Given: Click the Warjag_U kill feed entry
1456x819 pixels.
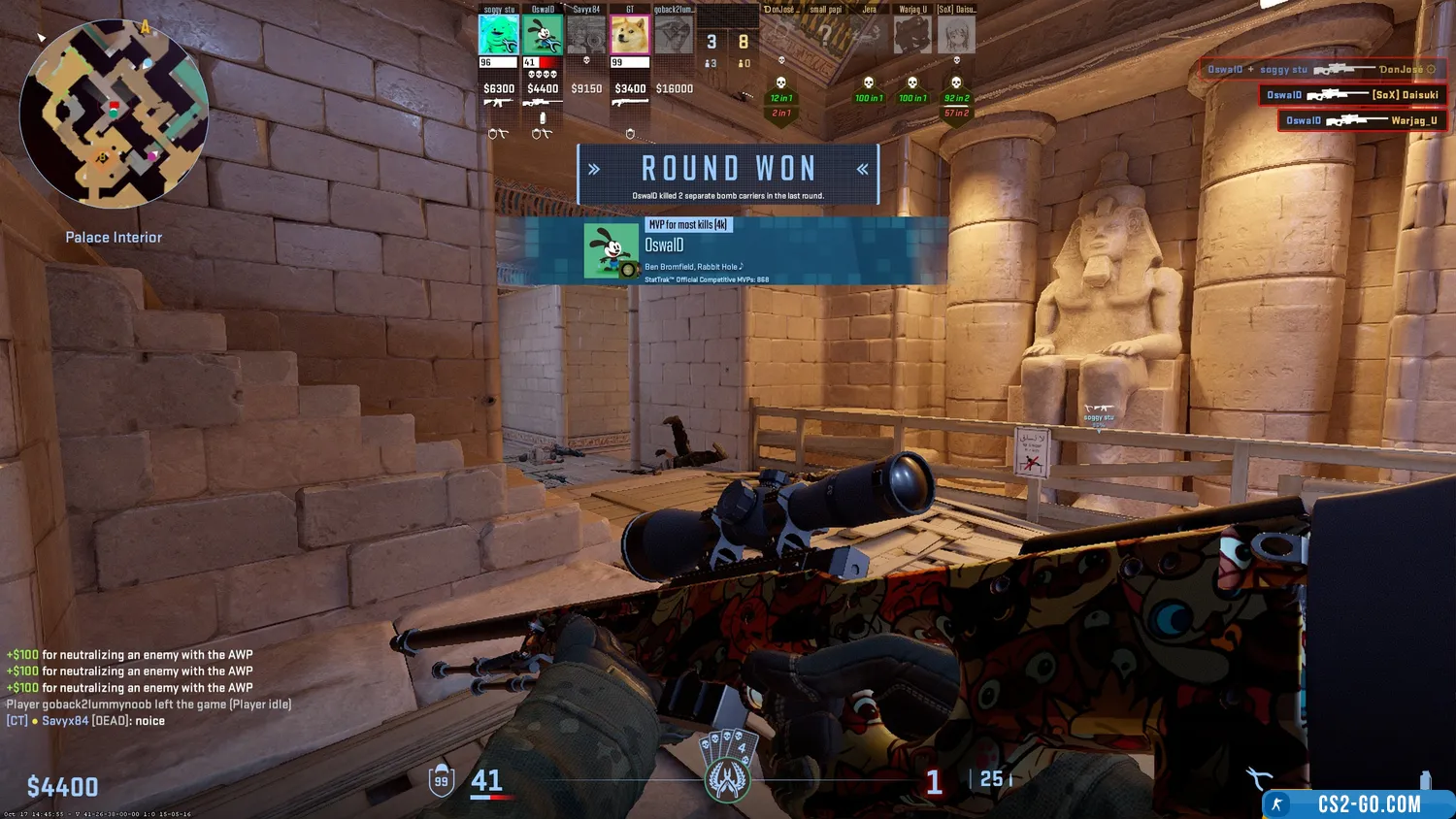Looking at the screenshot, I should (1362, 121).
